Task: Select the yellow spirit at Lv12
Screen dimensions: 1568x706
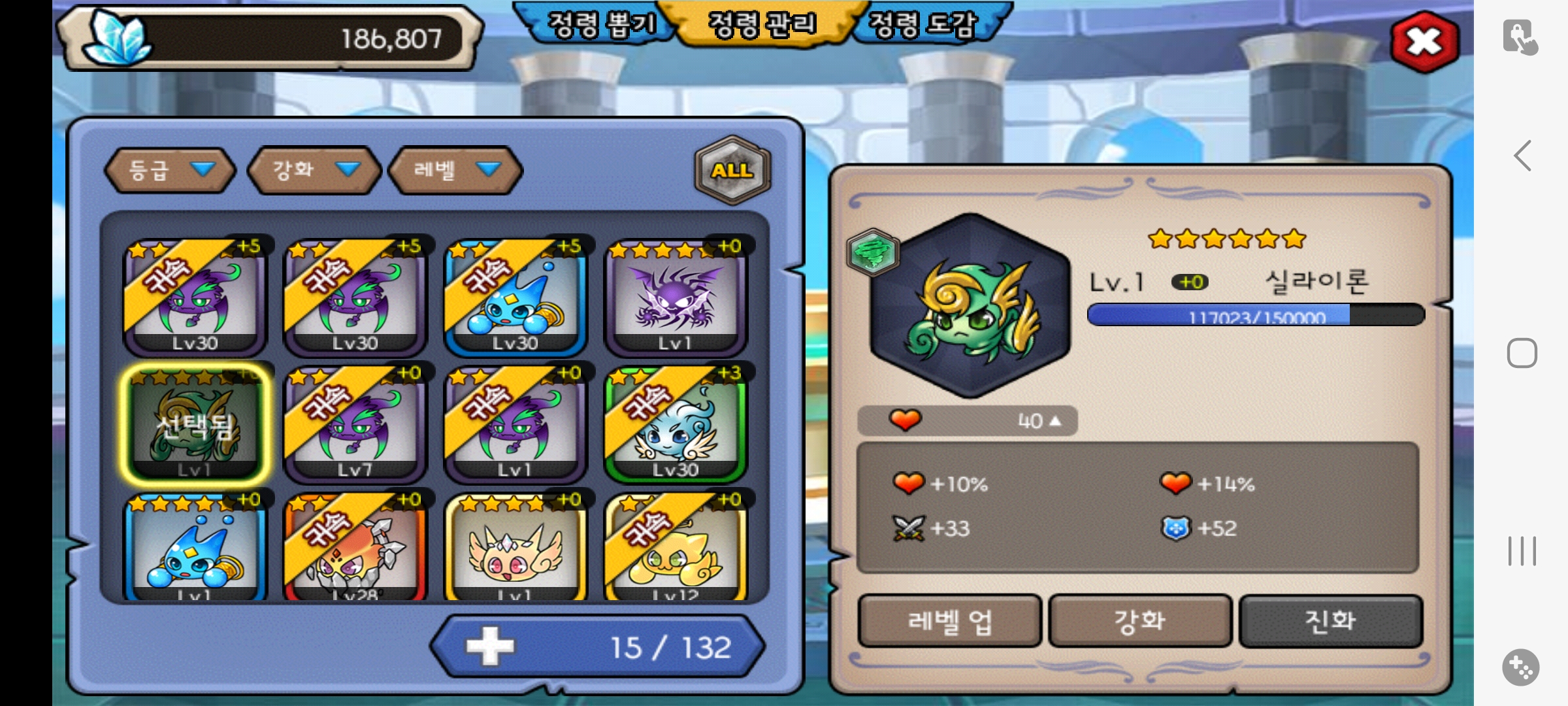Action: point(676,549)
